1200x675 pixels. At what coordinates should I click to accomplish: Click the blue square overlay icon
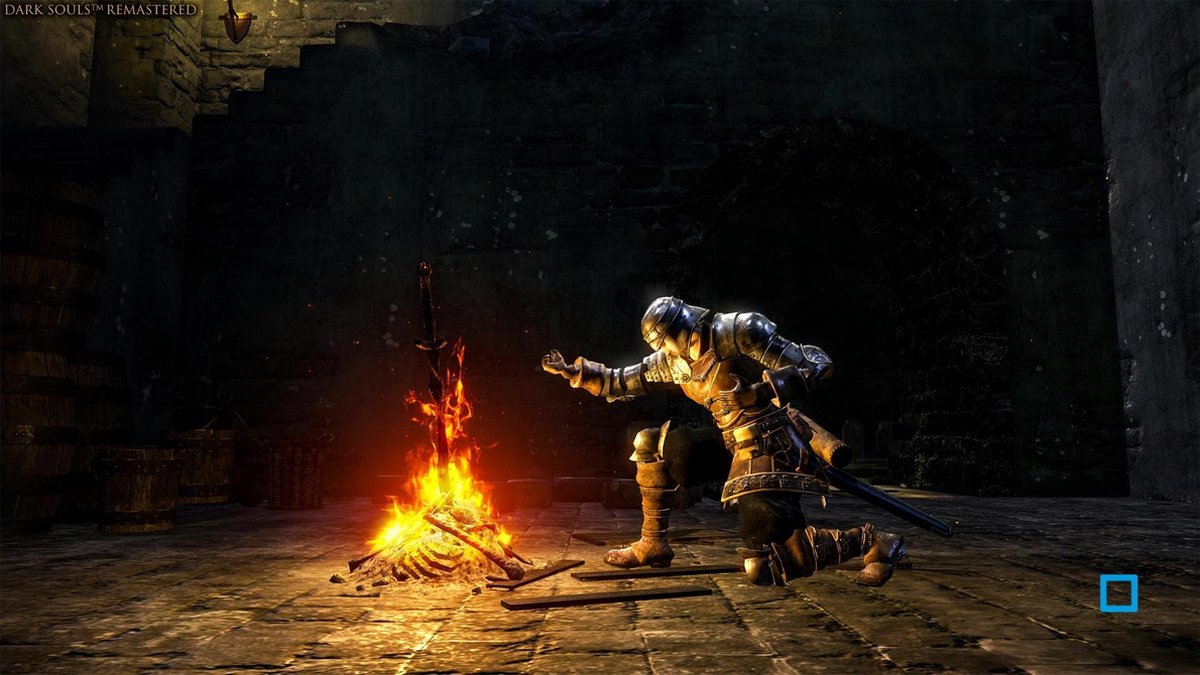pos(1118,593)
